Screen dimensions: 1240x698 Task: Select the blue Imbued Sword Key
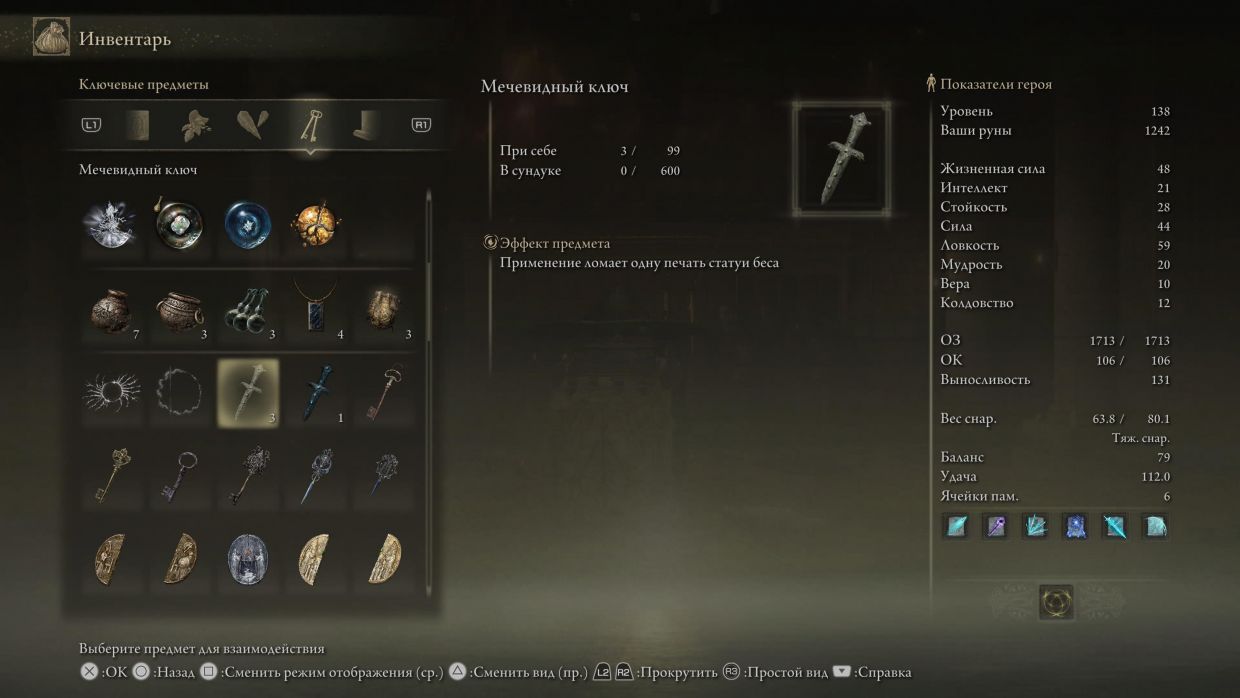pyautogui.click(x=317, y=393)
